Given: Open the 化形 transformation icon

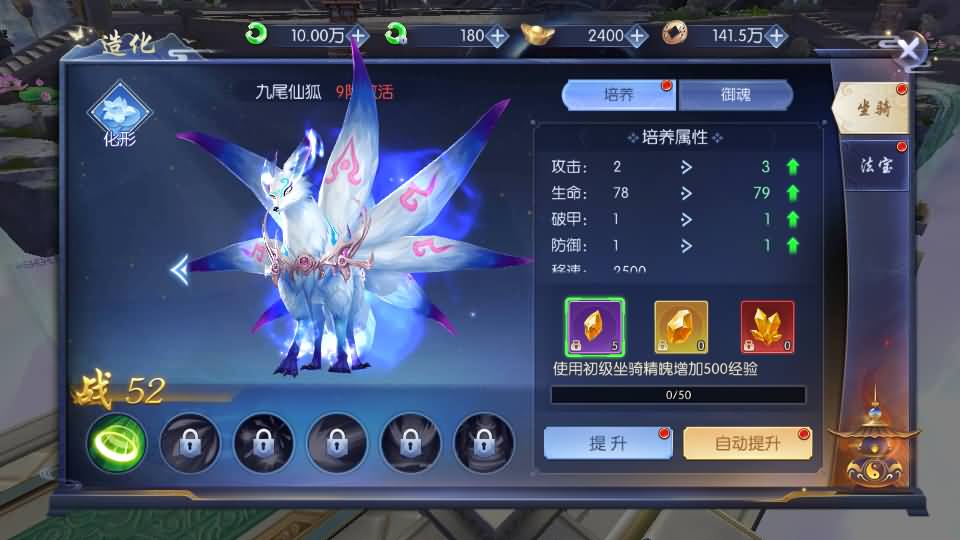Looking at the screenshot, I should pyautogui.click(x=119, y=111).
